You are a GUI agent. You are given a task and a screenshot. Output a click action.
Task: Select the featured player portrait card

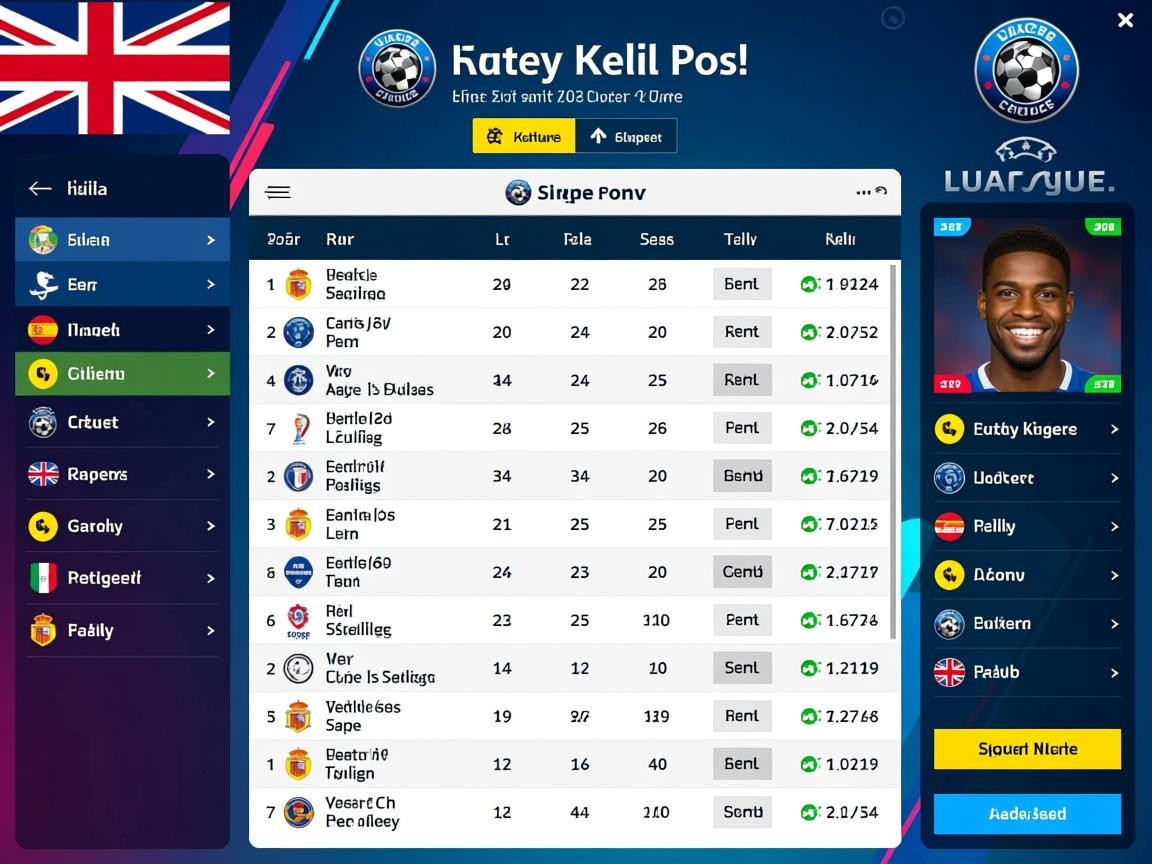1027,304
